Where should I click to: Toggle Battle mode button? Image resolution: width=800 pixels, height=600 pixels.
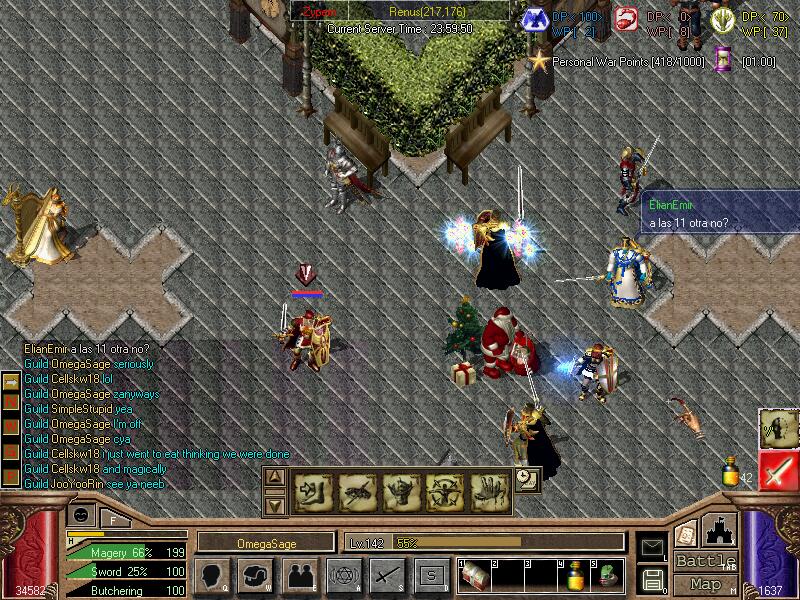[705, 561]
